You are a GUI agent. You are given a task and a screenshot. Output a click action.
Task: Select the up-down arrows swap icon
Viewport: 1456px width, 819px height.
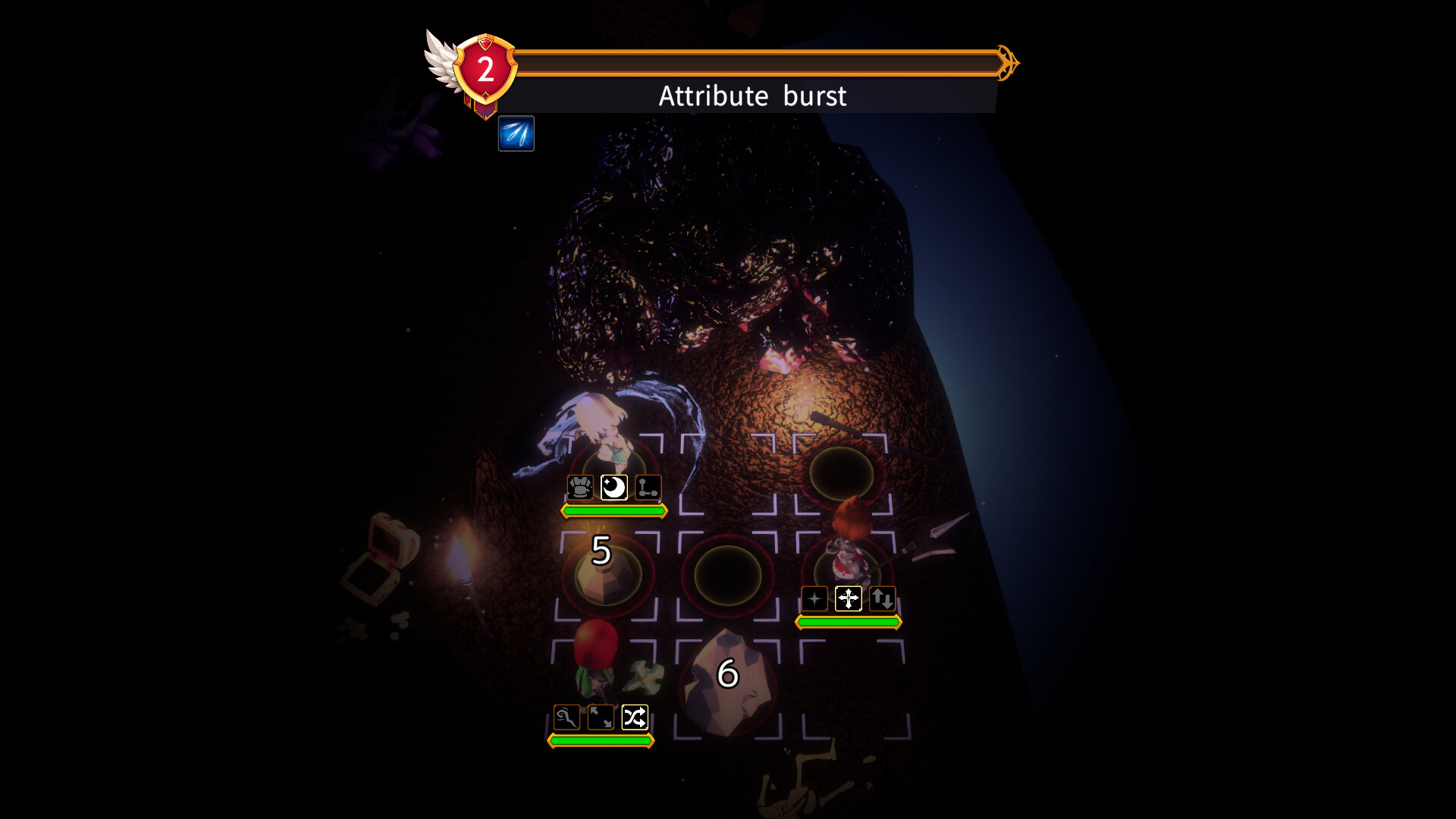click(x=882, y=598)
